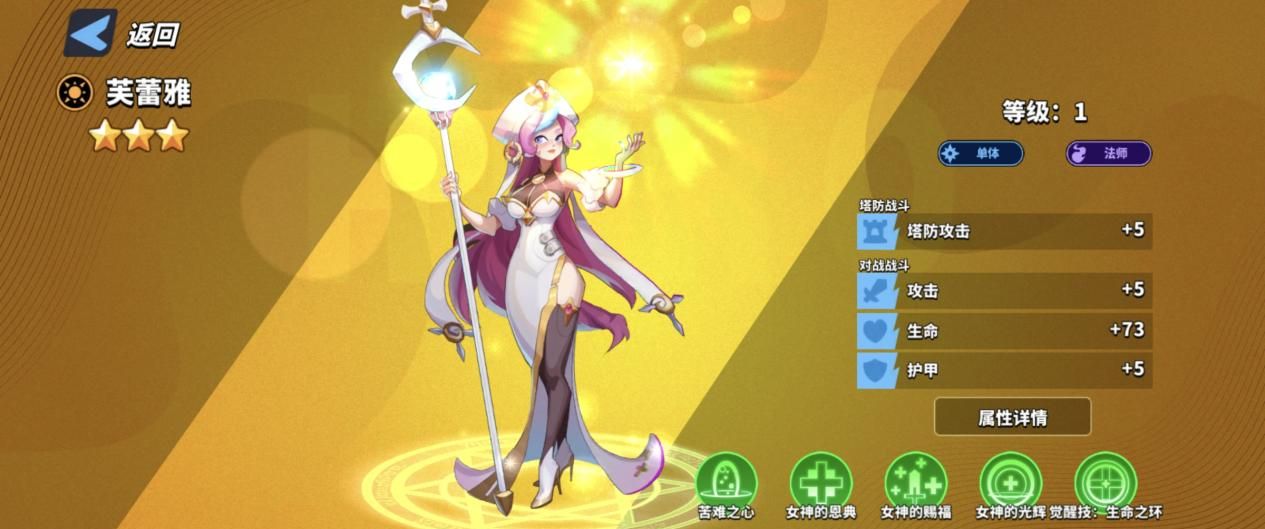
Task: Click the 法师 class tag
Action: pos(1108,153)
